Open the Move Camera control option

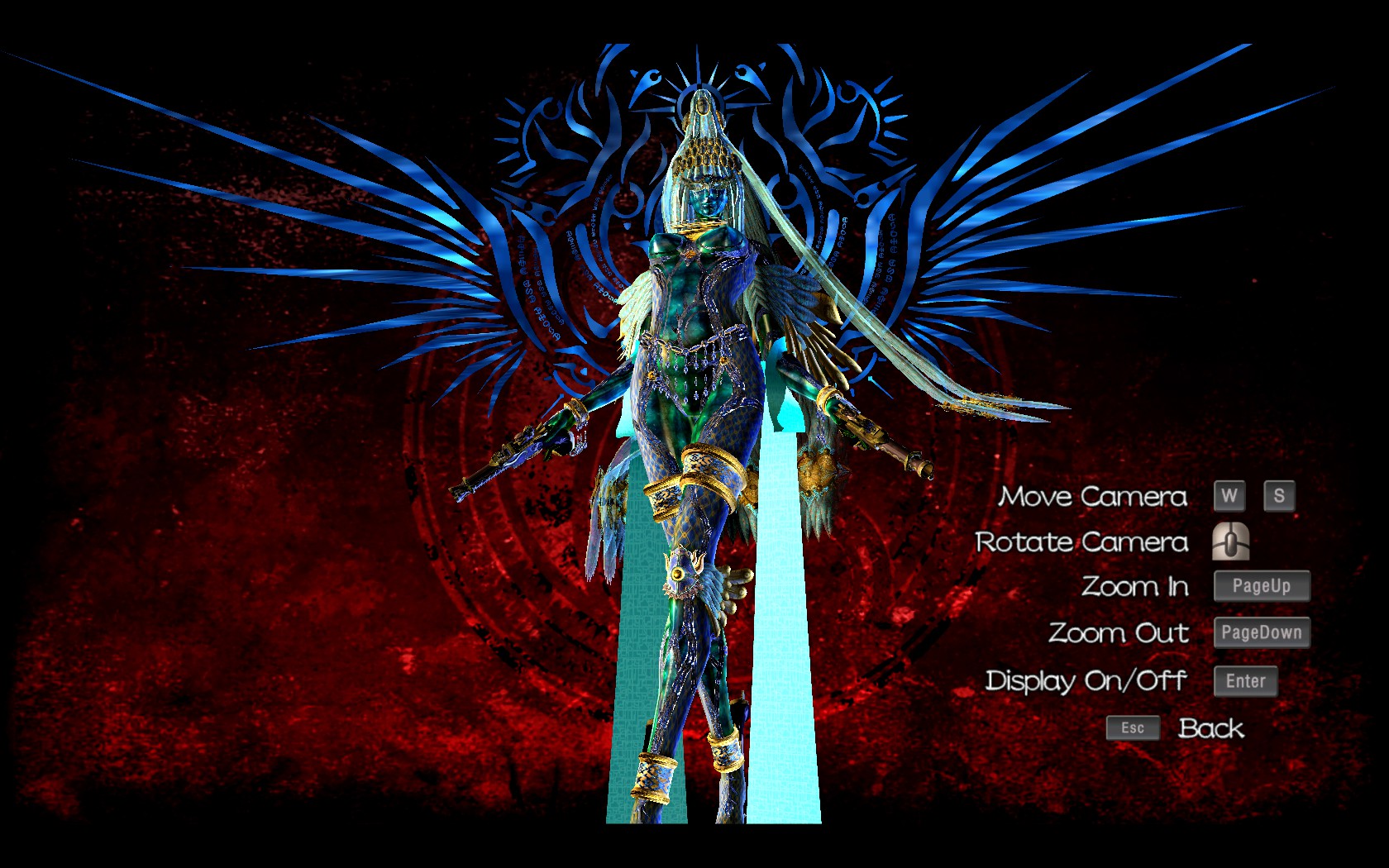pyautogui.click(x=1093, y=496)
